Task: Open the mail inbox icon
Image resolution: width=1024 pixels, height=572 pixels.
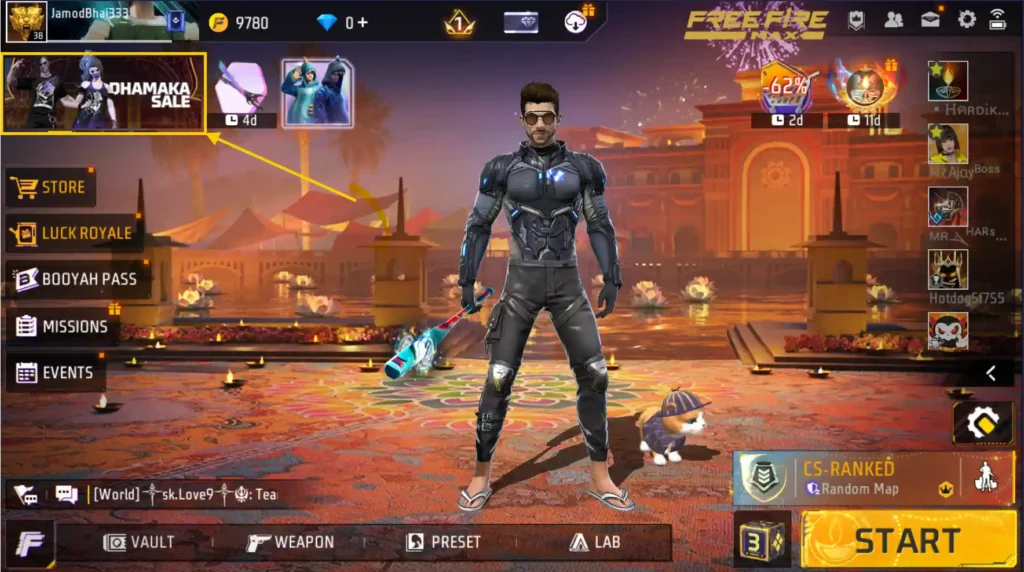Action: pyautogui.click(x=930, y=19)
